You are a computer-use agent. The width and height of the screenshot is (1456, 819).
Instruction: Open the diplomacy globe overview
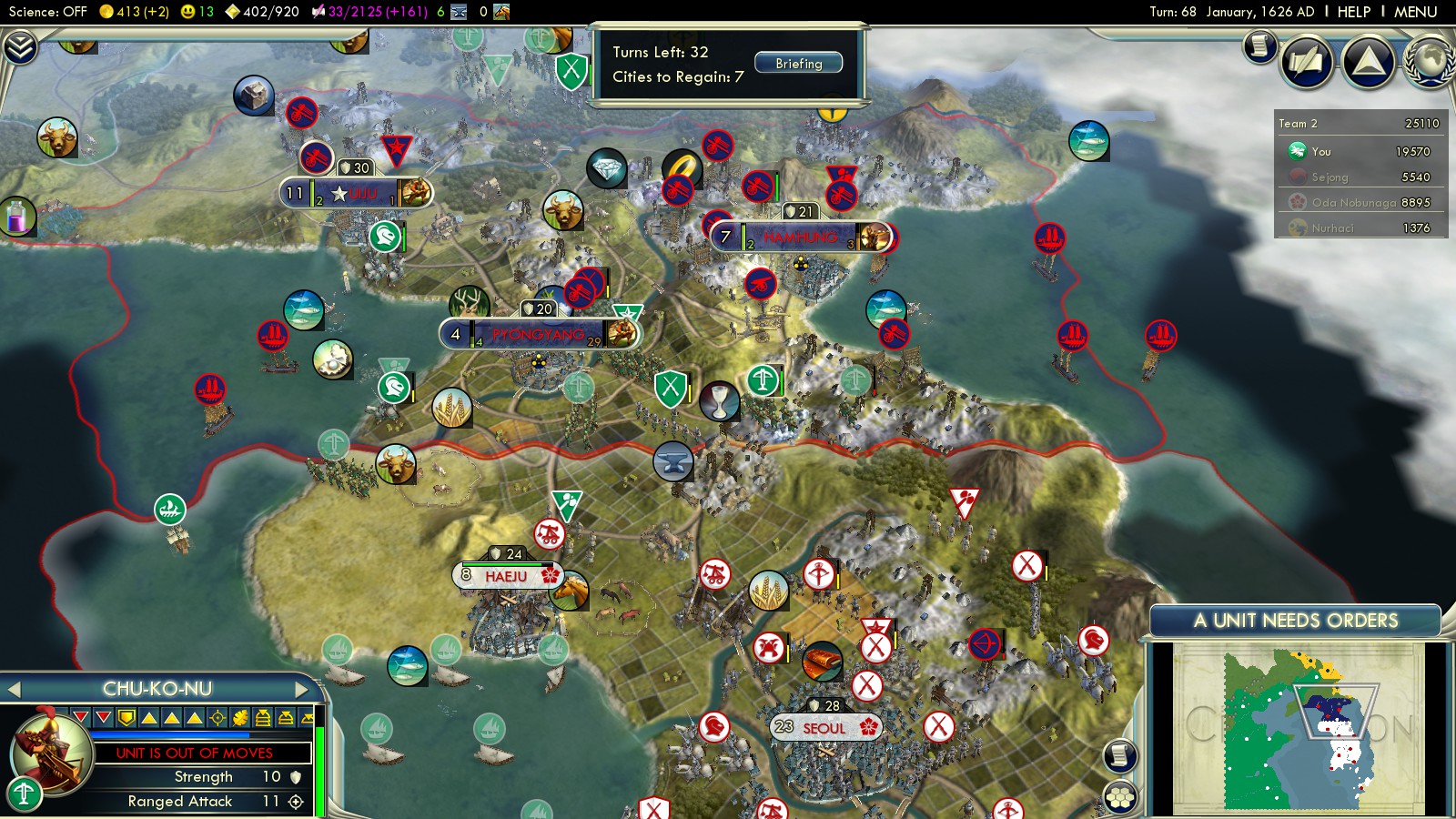(1431, 61)
